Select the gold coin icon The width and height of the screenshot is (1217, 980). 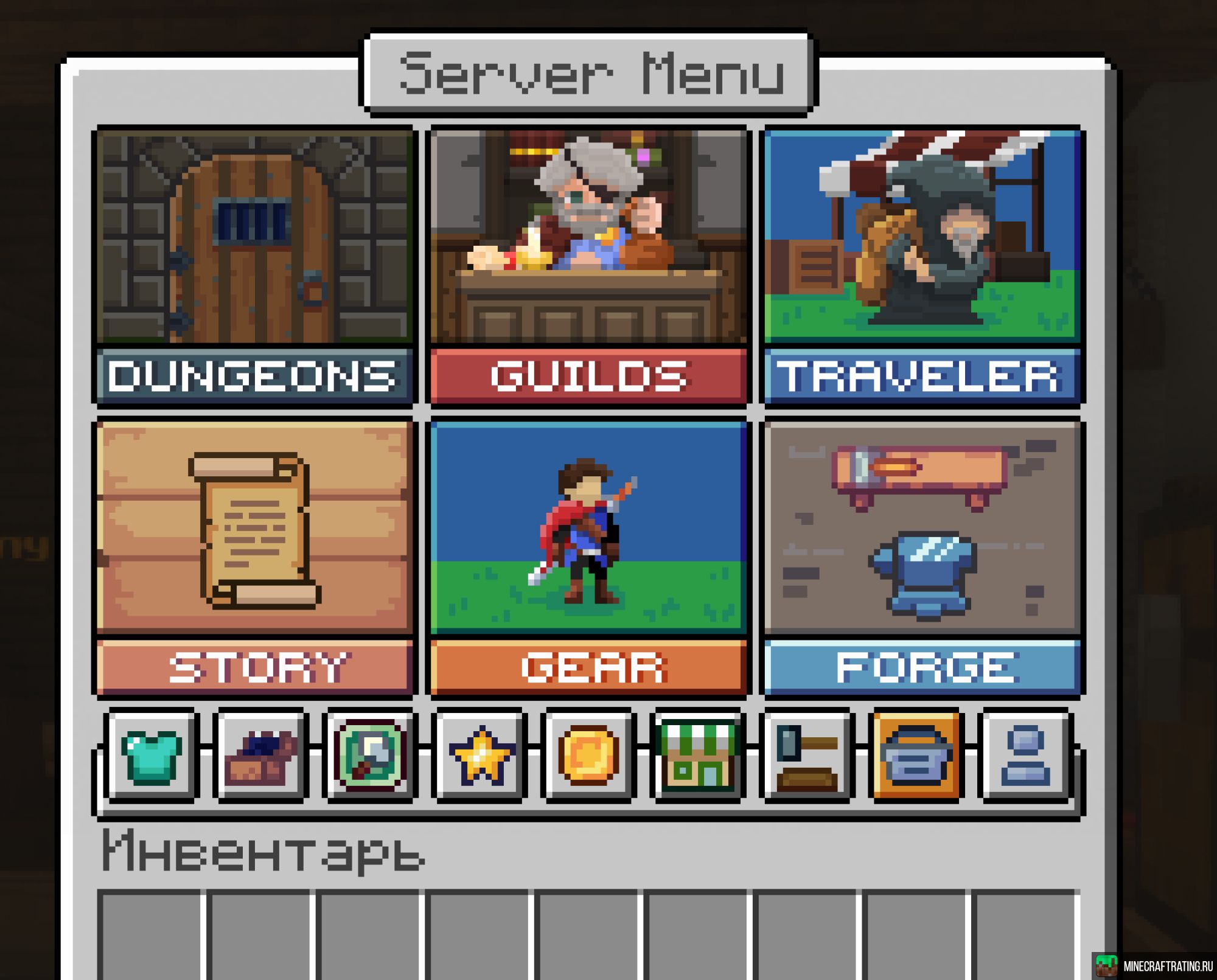click(x=588, y=755)
